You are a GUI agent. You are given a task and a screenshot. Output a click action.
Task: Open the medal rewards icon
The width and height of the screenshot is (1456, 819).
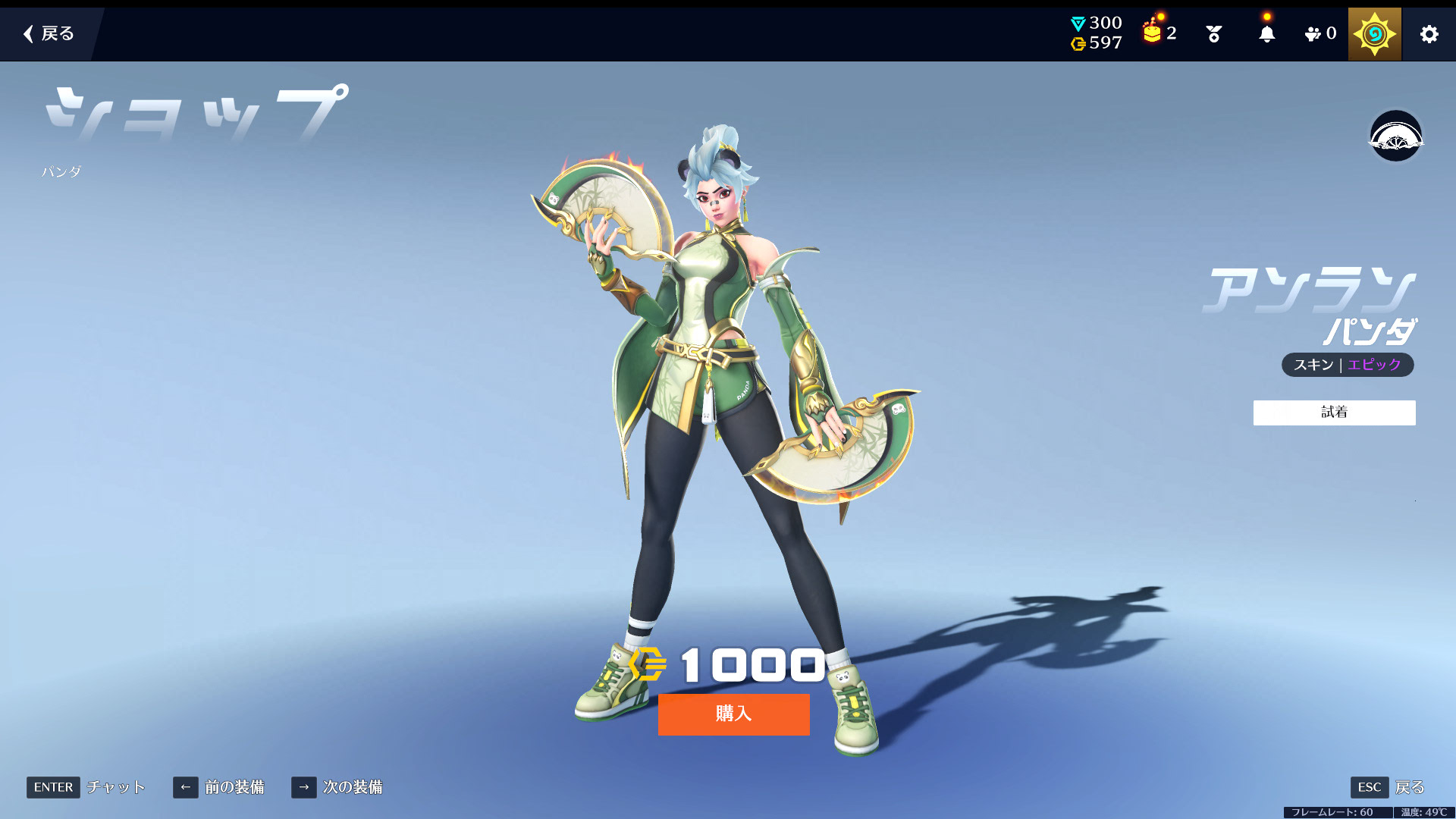(x=1213, y=34)
